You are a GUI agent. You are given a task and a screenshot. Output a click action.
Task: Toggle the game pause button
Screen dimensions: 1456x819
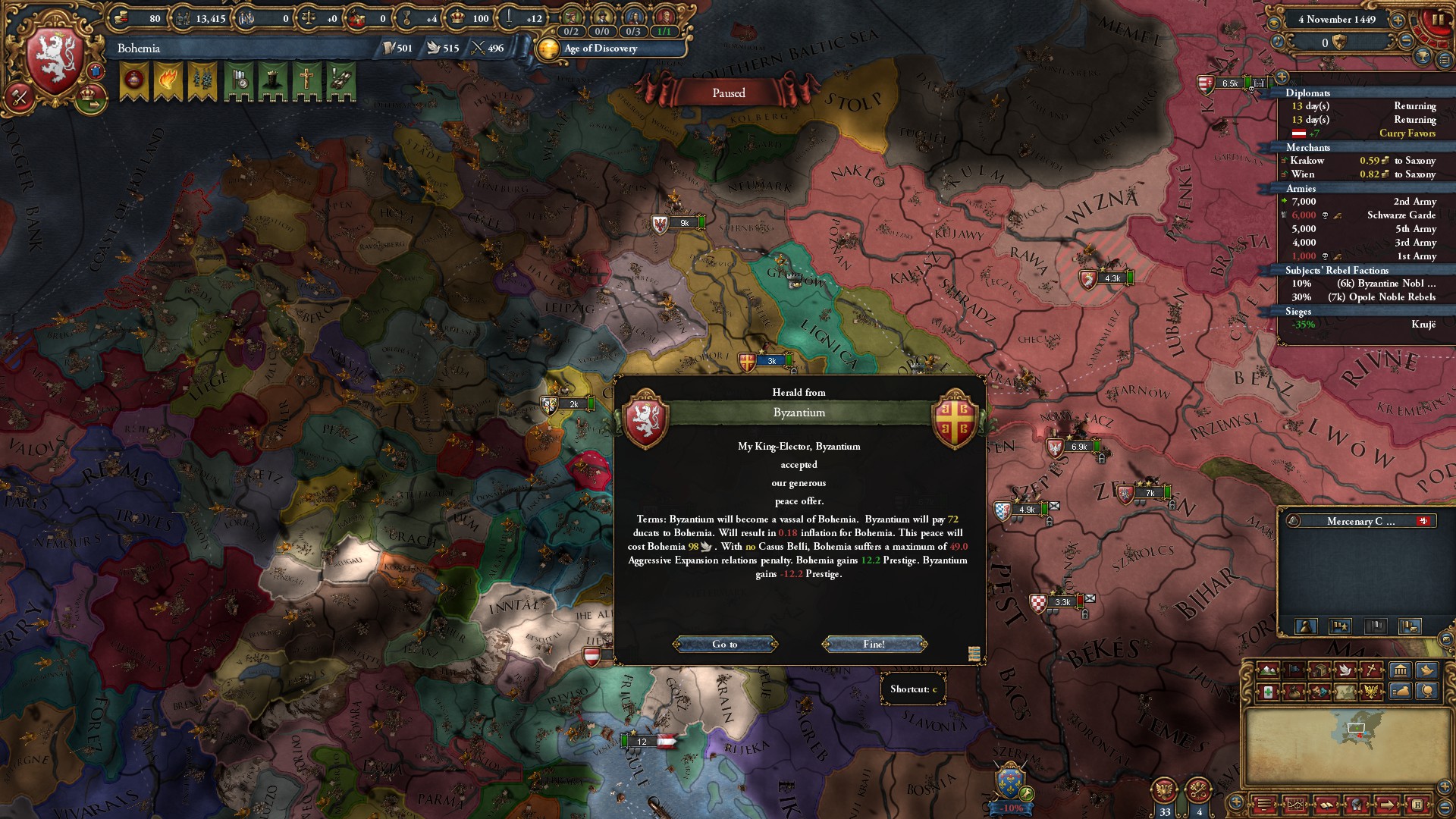click(x=1437, y=20)
